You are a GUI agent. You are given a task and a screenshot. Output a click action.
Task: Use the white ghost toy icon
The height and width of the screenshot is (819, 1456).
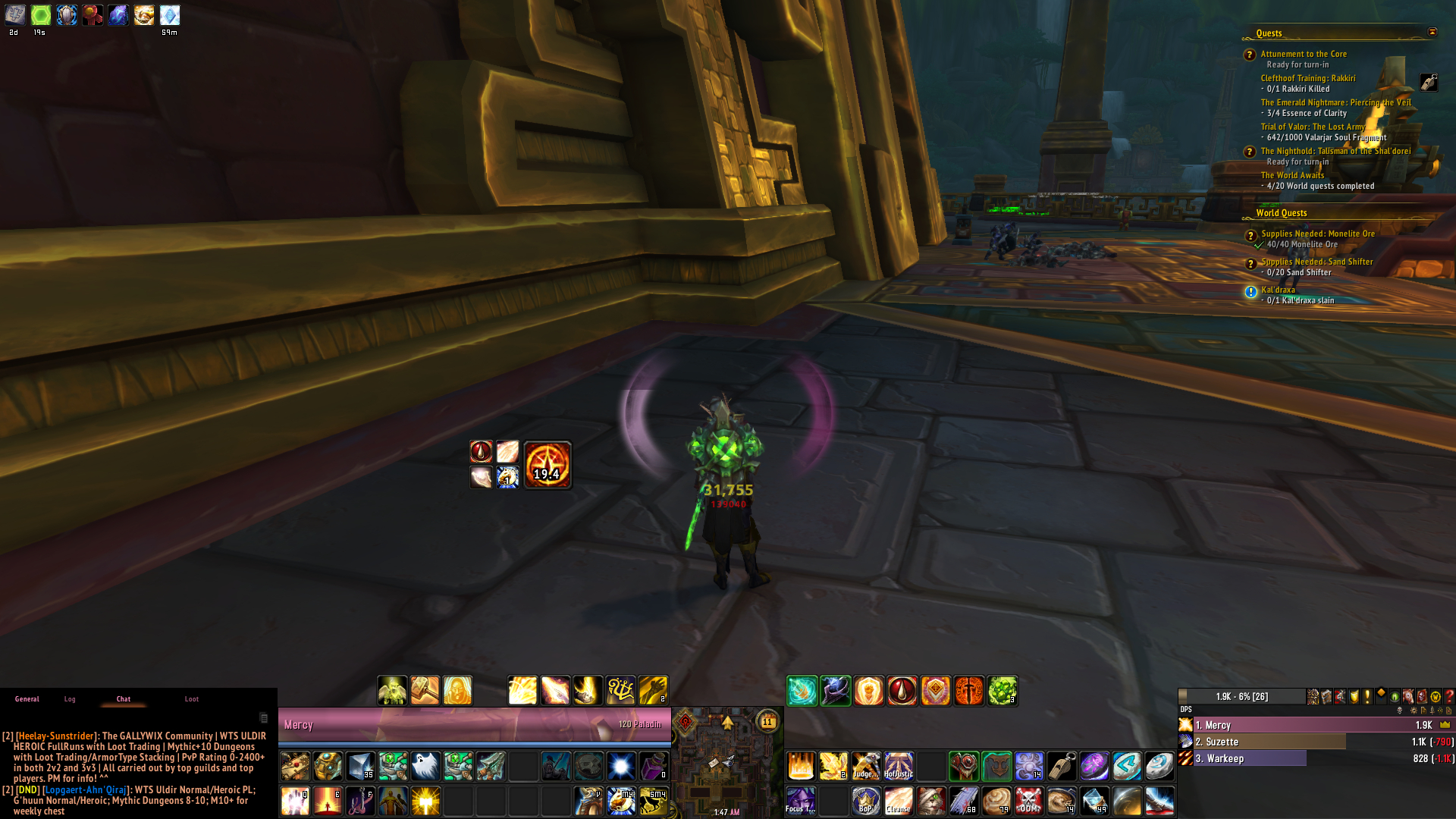click(425, 766)
